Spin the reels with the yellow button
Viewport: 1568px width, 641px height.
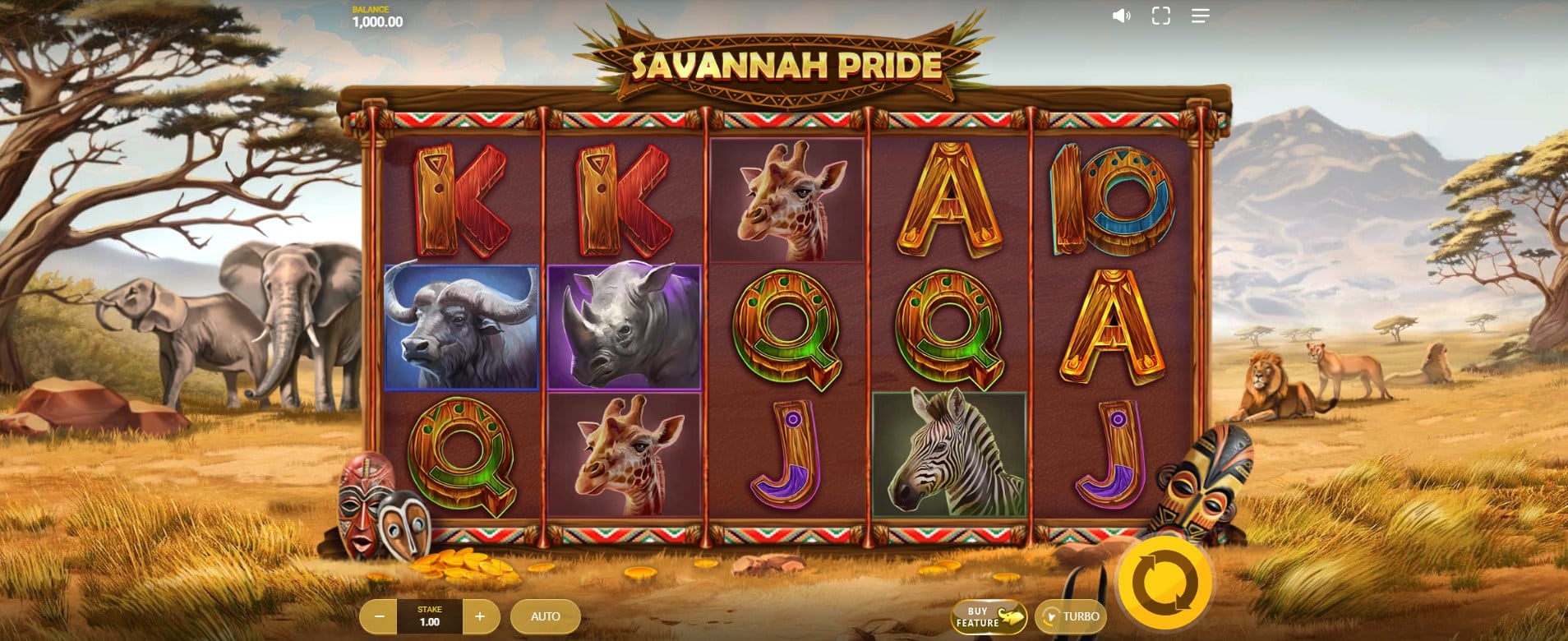click(1164, 583)
